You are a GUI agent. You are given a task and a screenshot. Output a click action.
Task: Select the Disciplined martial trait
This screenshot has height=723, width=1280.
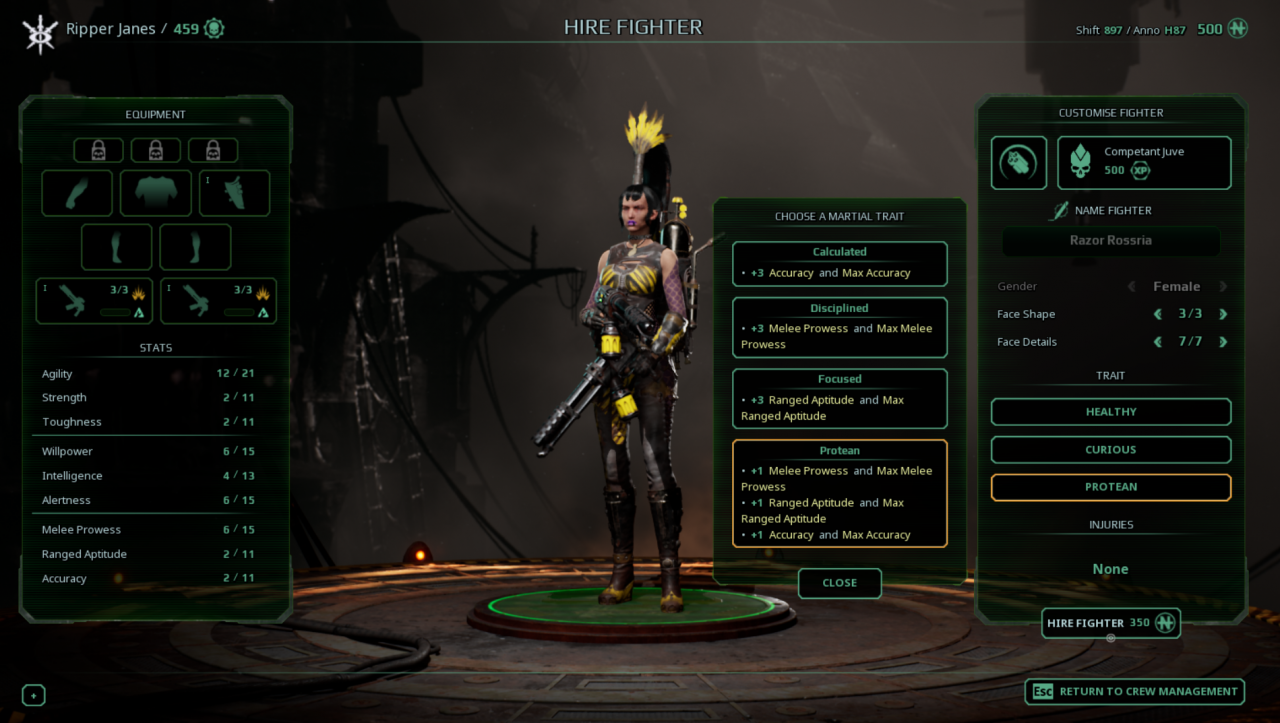839,327
